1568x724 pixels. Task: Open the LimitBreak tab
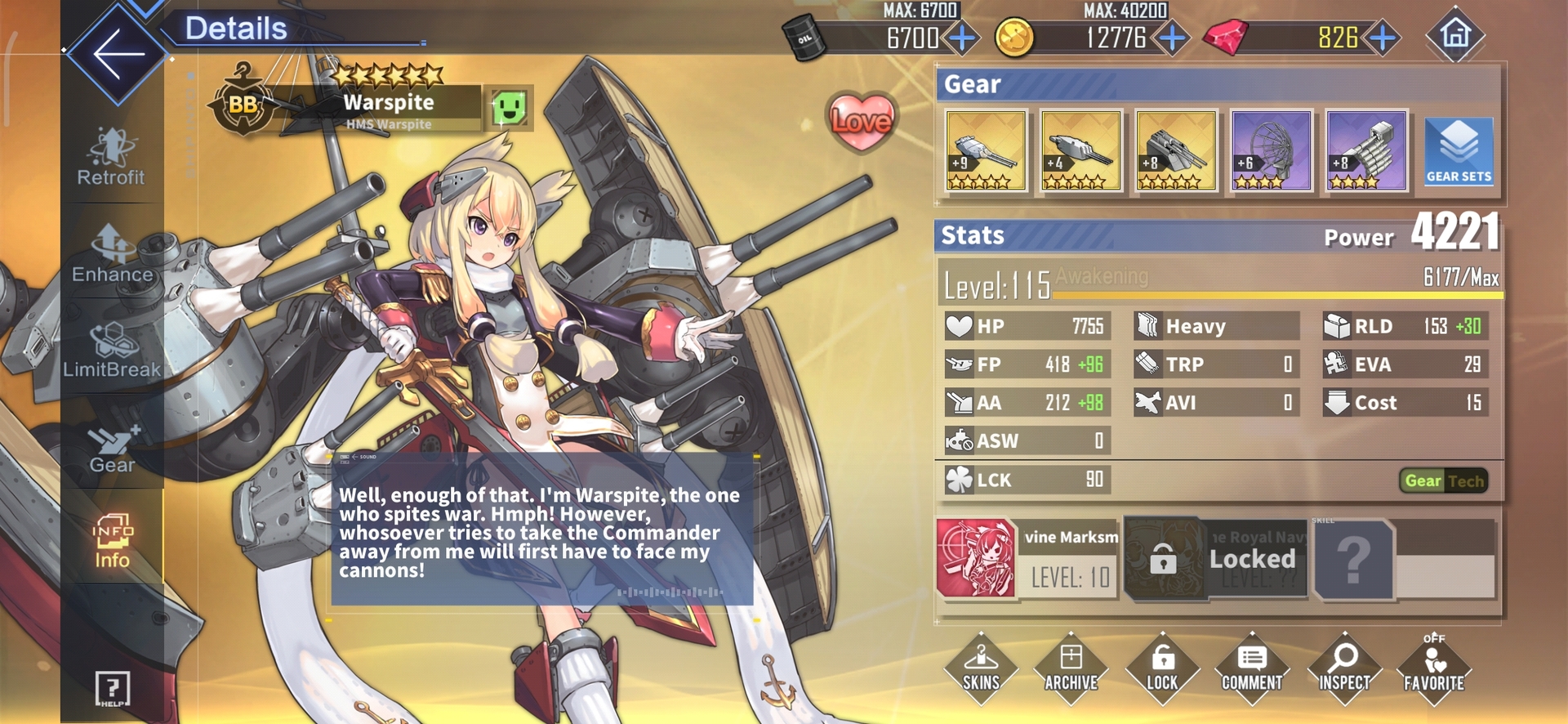[x=112, y=350]
